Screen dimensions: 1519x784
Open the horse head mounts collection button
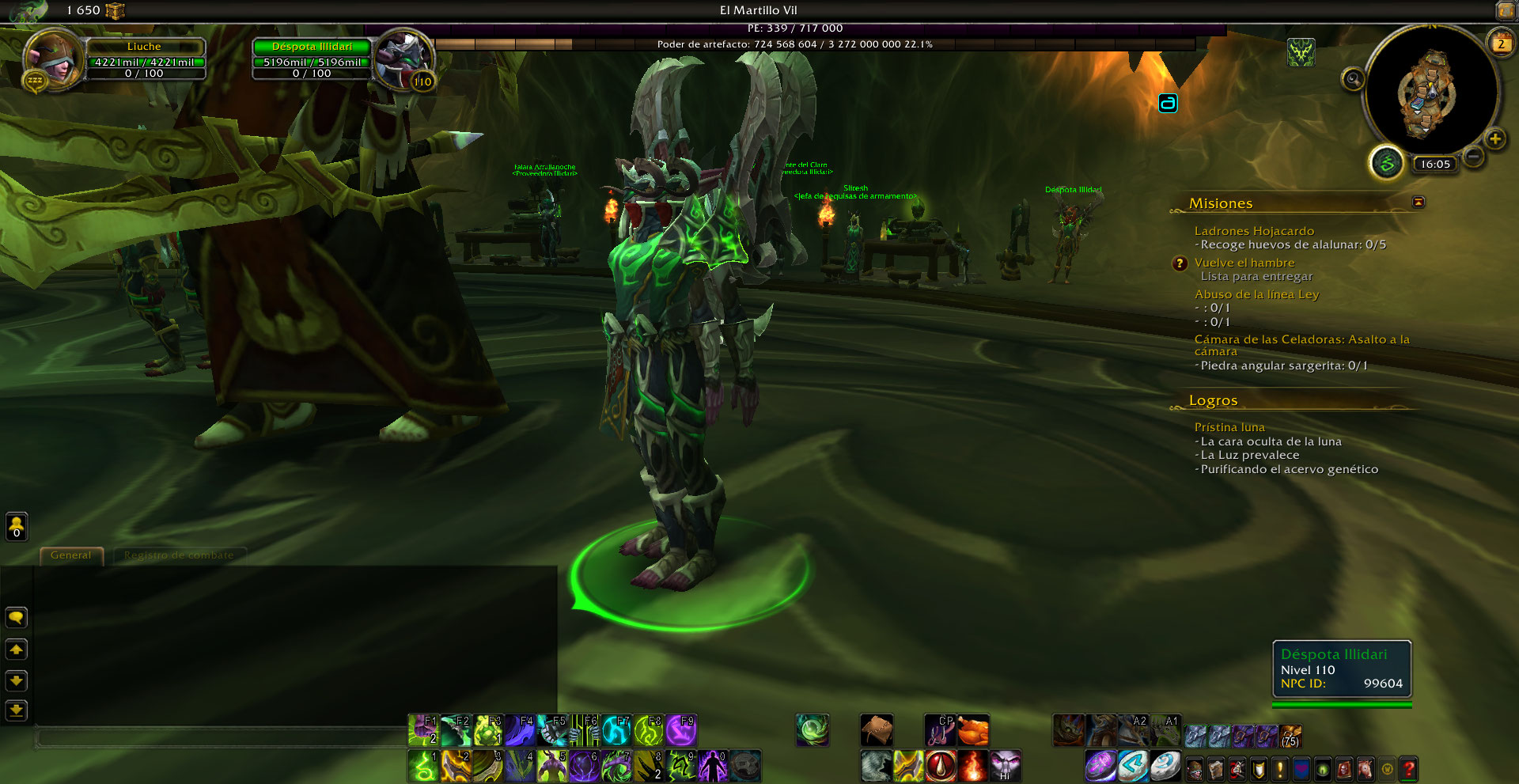1366,768
